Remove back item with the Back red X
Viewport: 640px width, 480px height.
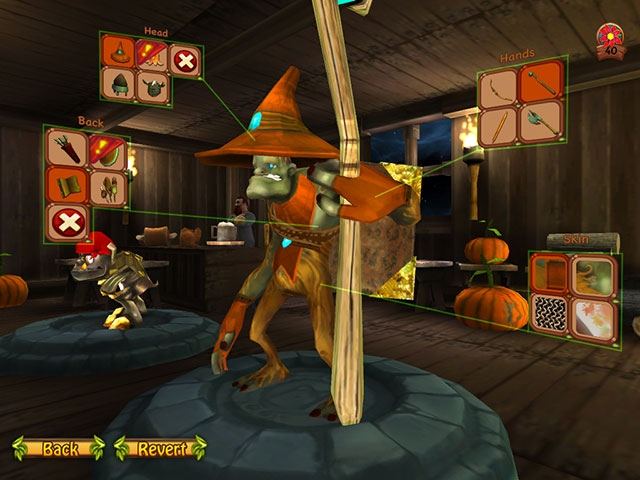pos(66,222)
